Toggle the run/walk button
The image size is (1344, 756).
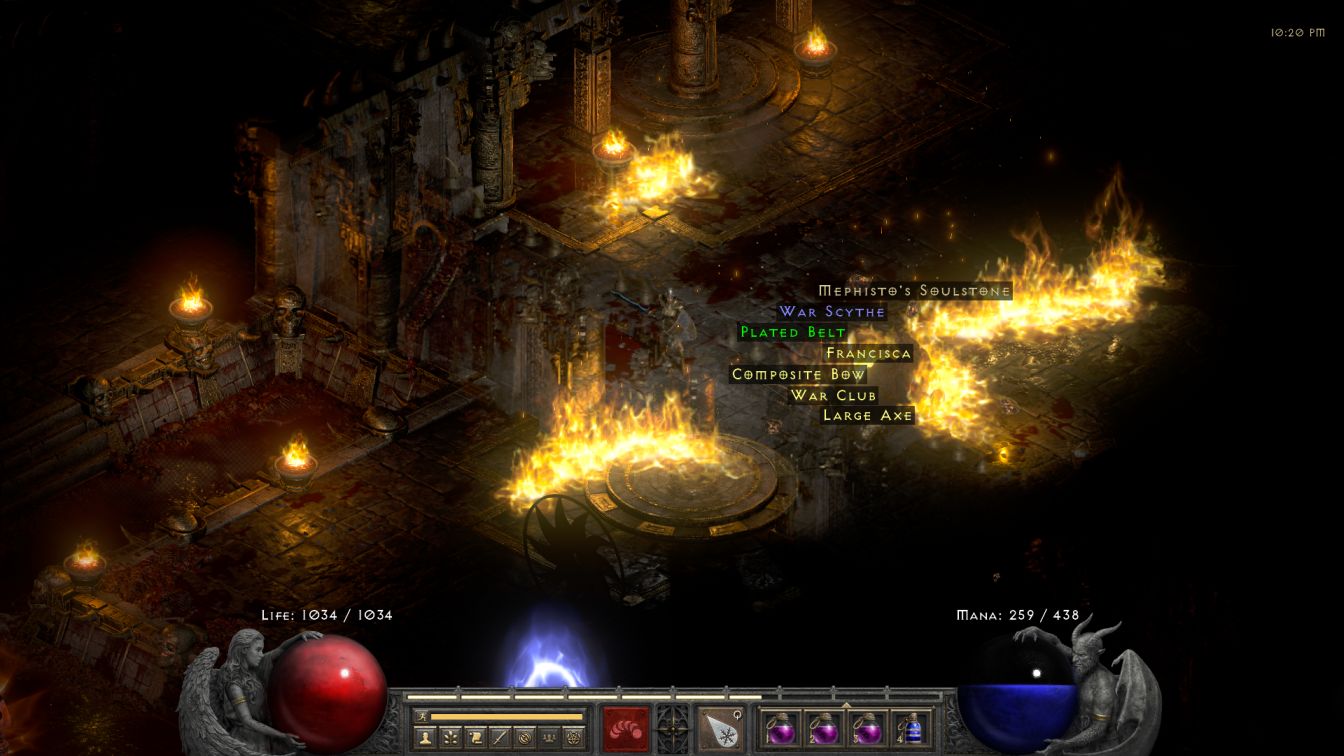pyautogui.click(x=421, y=716)
